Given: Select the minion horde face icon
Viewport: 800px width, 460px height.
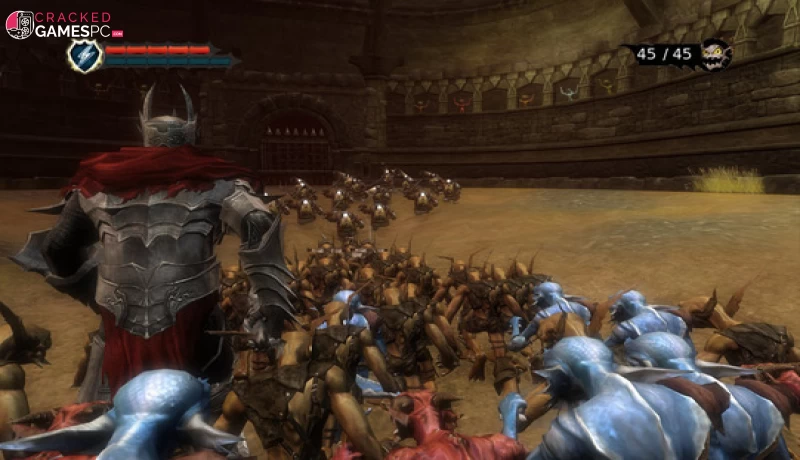Looking at the screenshot, I should point(714,53).
